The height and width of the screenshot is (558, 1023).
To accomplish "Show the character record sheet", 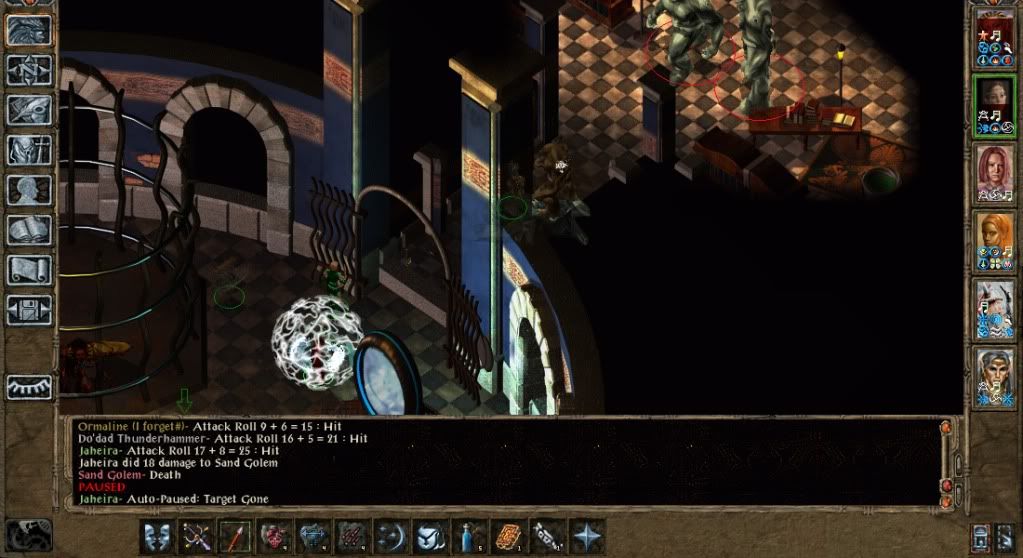I will [x=29, y=190].
